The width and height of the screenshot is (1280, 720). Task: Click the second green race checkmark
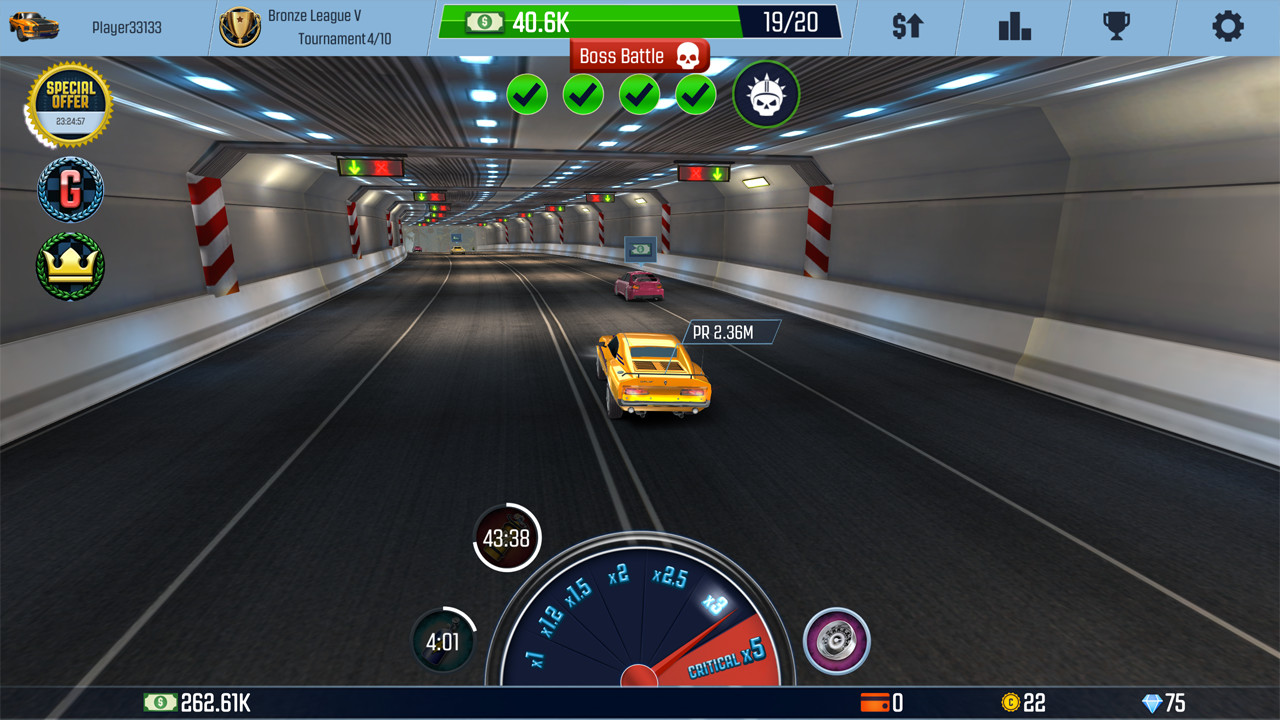583,95
